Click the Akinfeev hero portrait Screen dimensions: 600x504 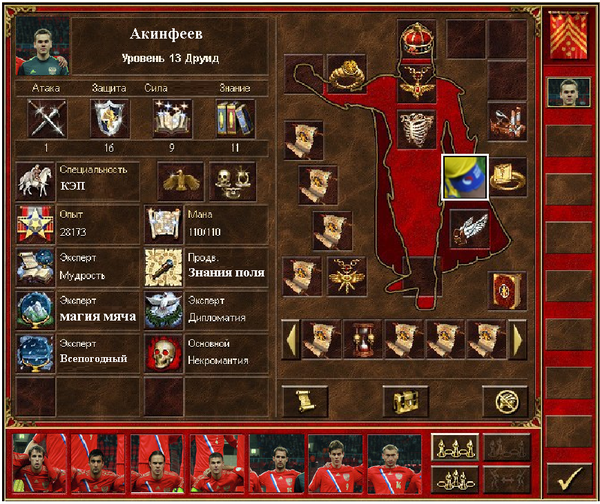[43, 47]
